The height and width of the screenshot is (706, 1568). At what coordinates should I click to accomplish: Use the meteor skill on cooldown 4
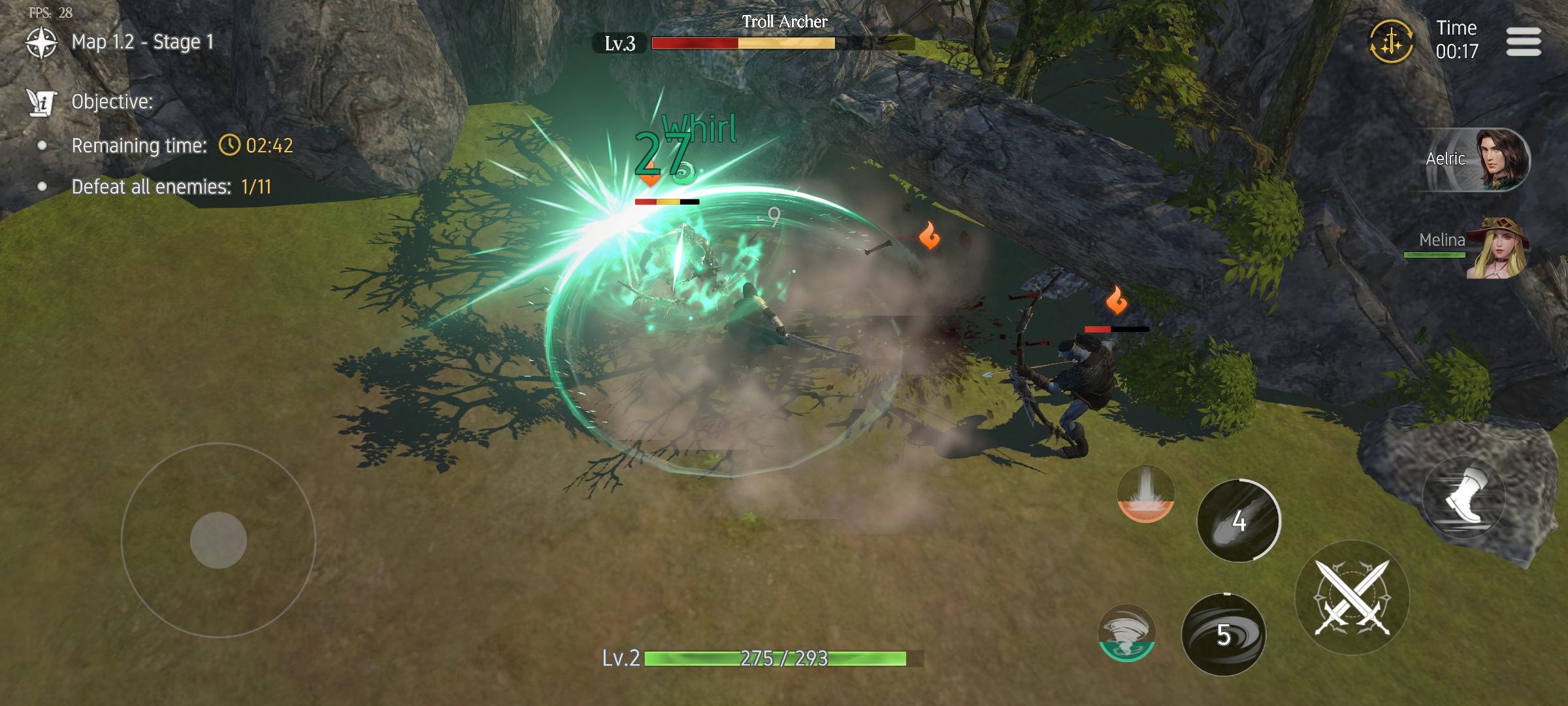coord(1238,520)
